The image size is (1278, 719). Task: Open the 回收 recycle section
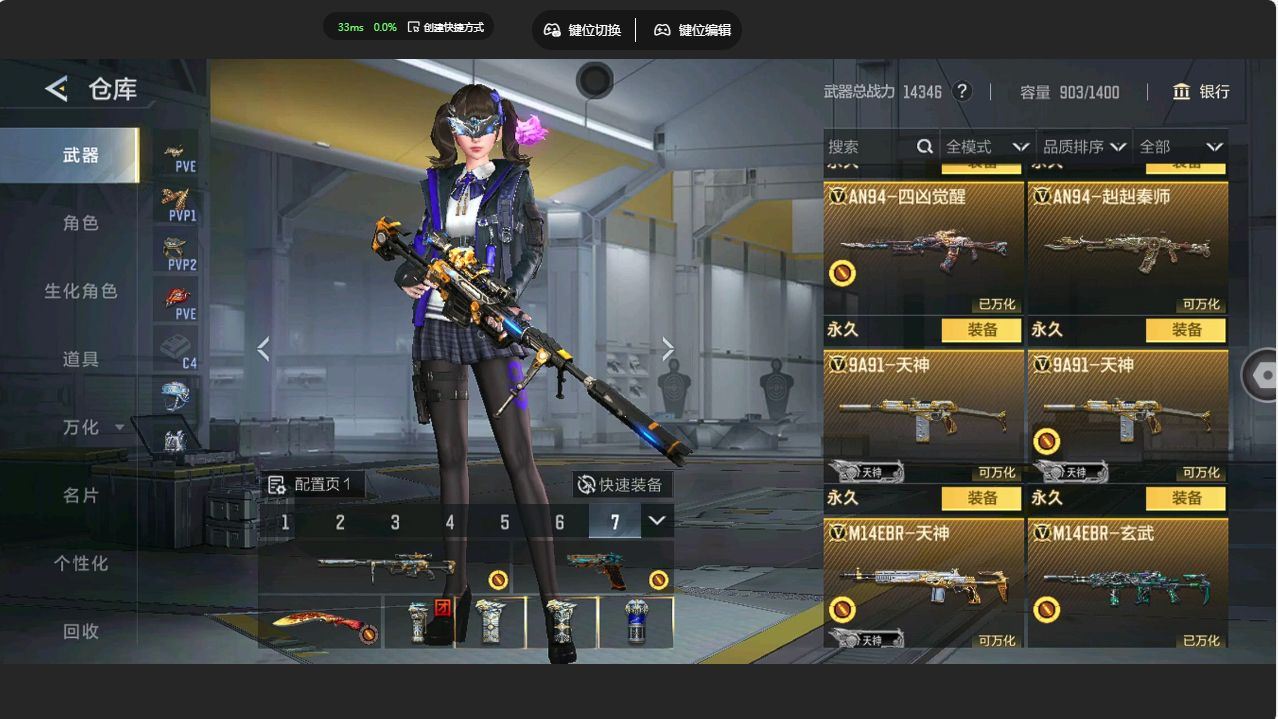(81, 631)
